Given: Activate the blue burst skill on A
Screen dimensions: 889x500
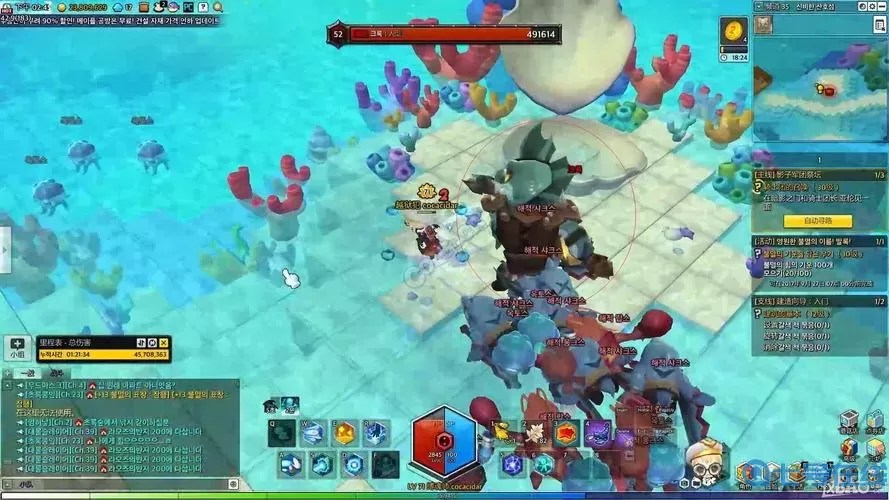Looking at the screenshot, I should (291, 464).
